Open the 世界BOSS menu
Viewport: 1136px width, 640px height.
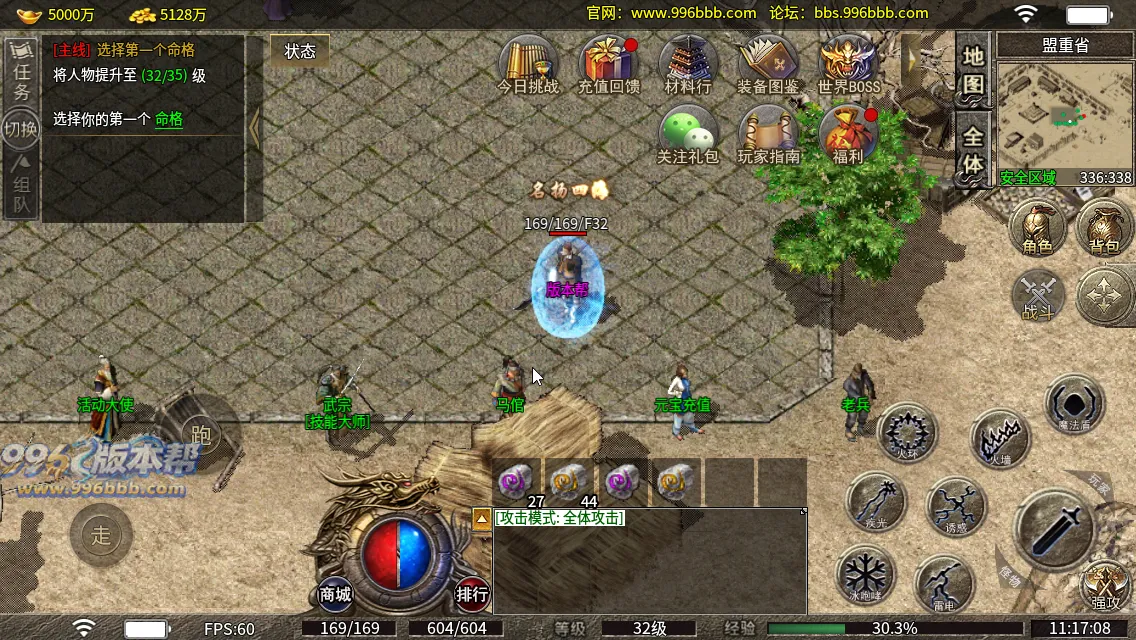tap(848, 64)
